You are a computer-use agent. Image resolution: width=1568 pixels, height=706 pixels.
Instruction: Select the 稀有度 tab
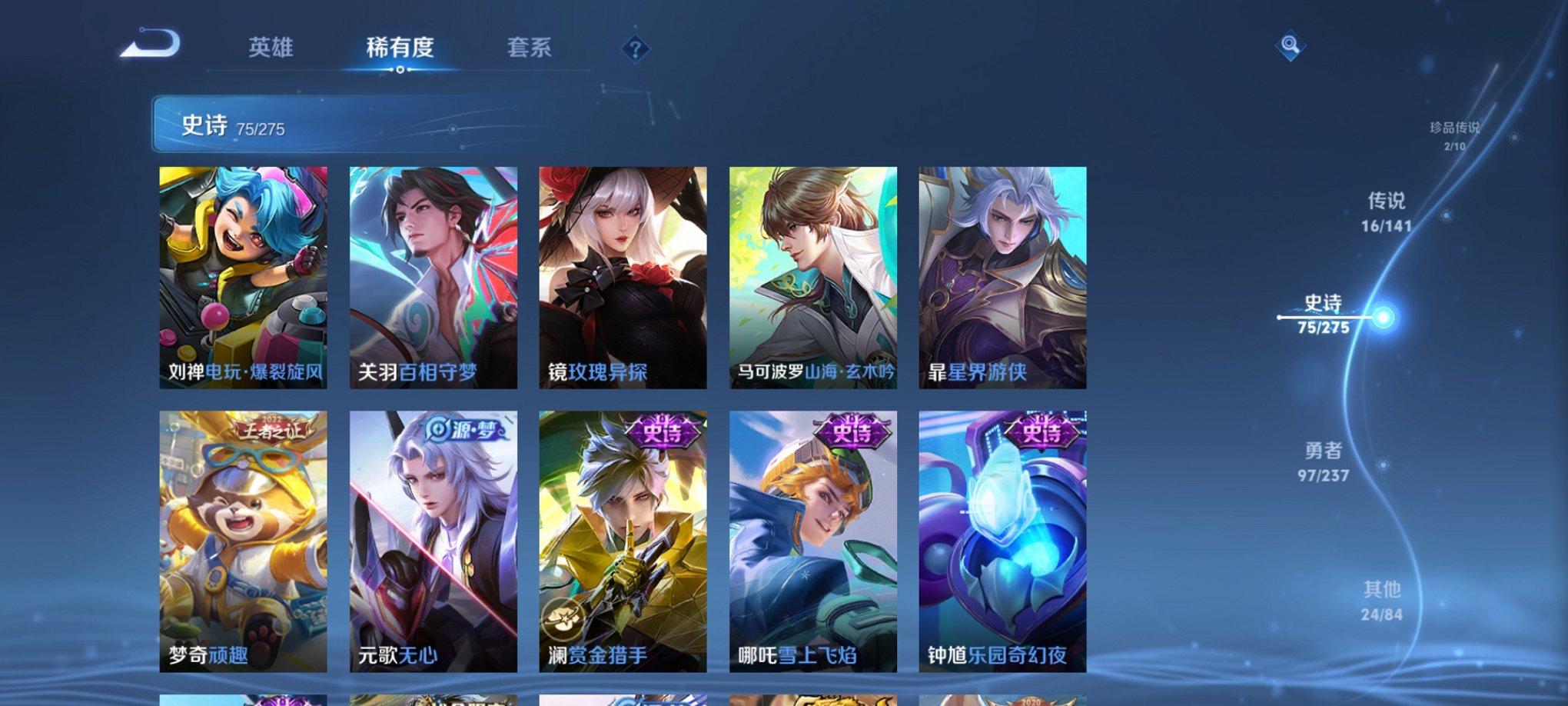coord(399,48)
